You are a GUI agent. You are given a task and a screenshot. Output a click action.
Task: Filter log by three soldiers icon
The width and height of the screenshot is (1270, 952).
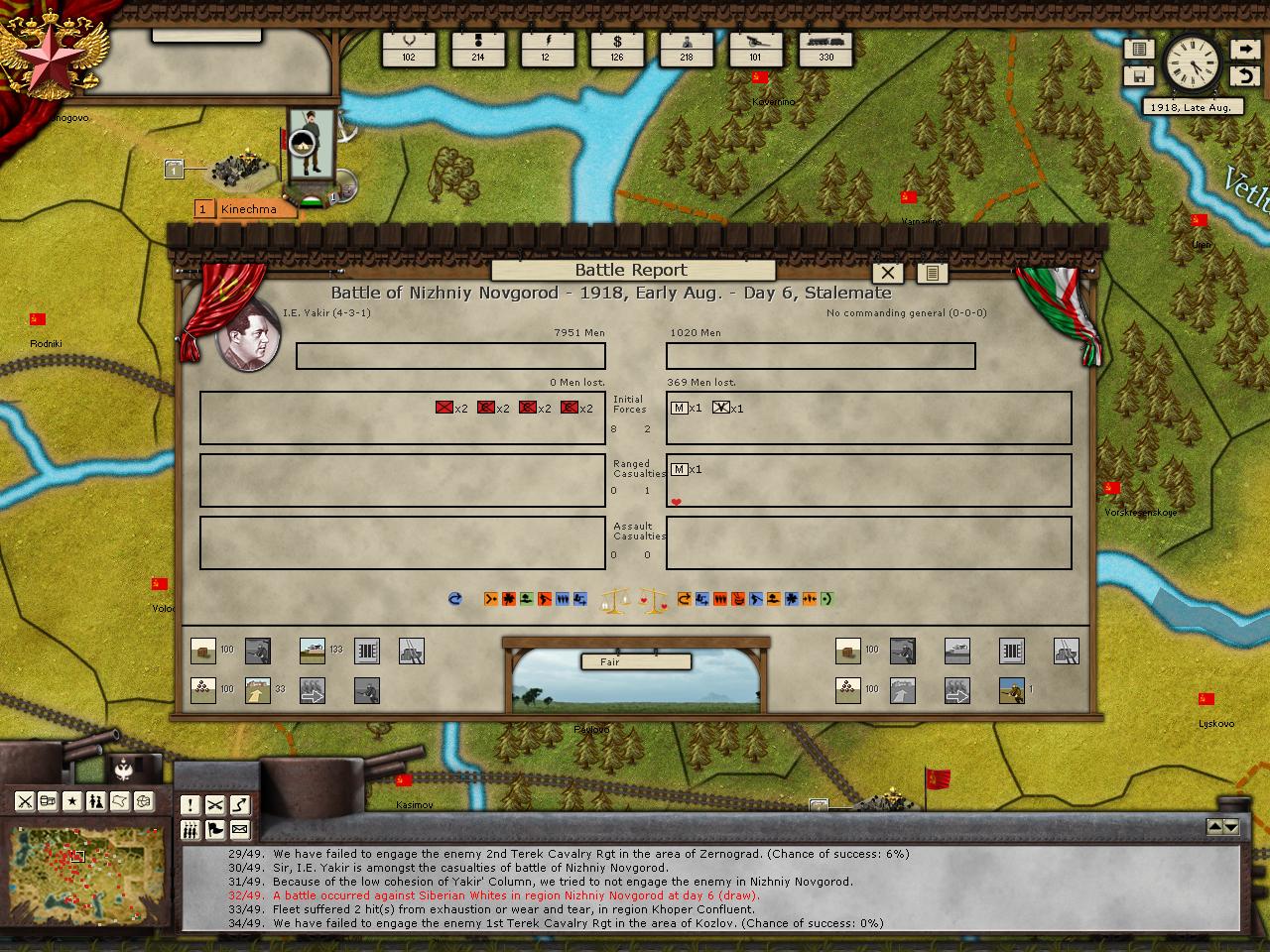pos(190,830)
